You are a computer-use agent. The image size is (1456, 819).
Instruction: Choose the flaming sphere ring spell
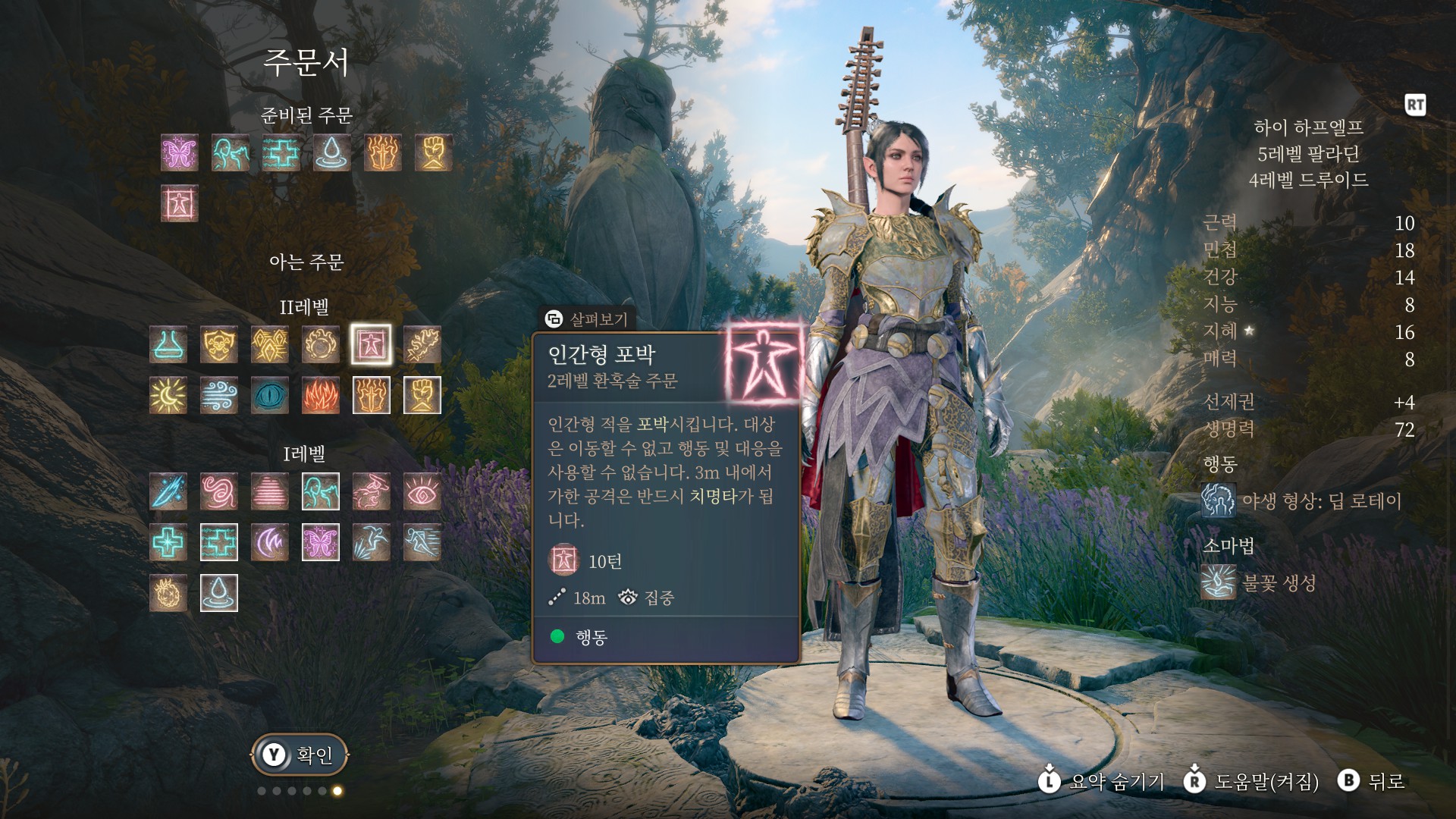click(x=321, y=344)
